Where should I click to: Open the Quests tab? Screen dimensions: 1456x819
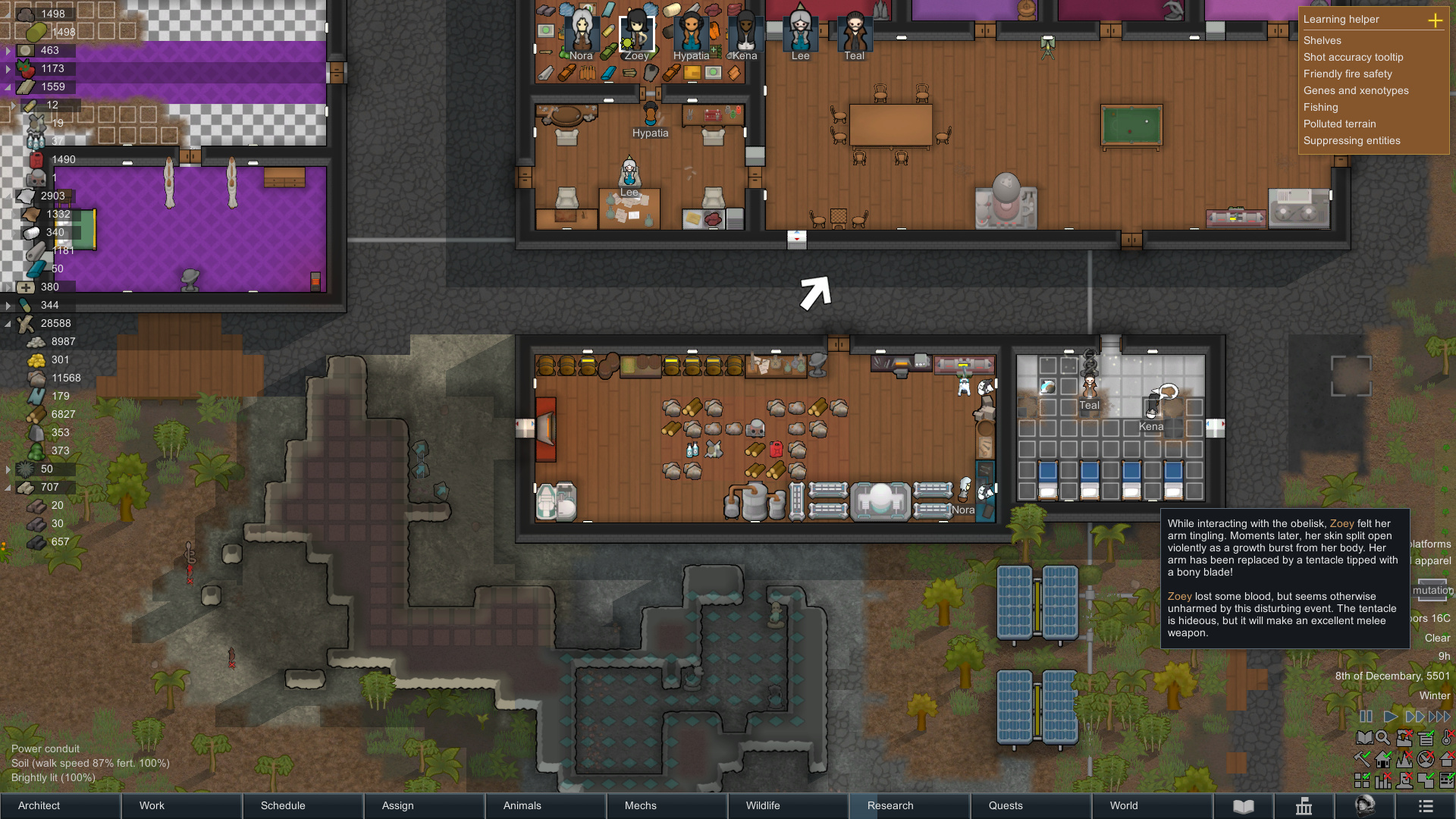pyautogui.click(x=1031, y=805)
